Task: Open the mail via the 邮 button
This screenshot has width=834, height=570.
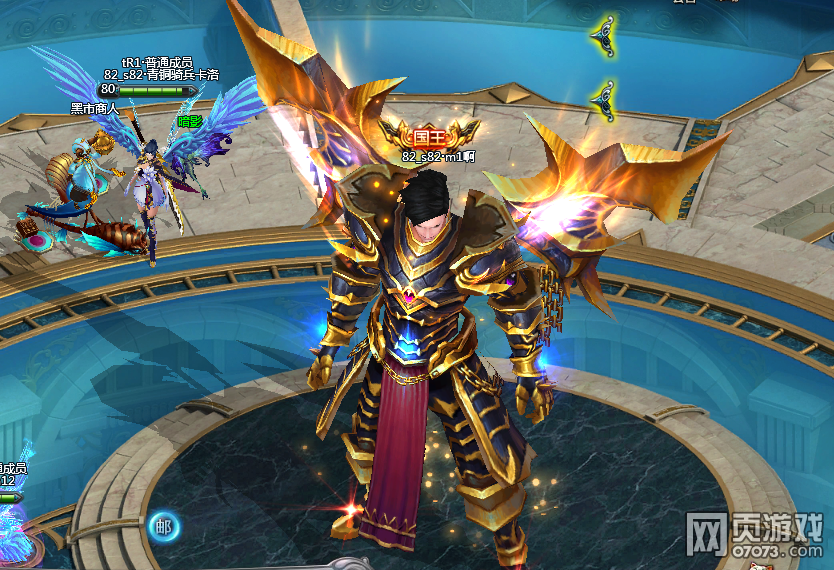Action: [163, 526]
